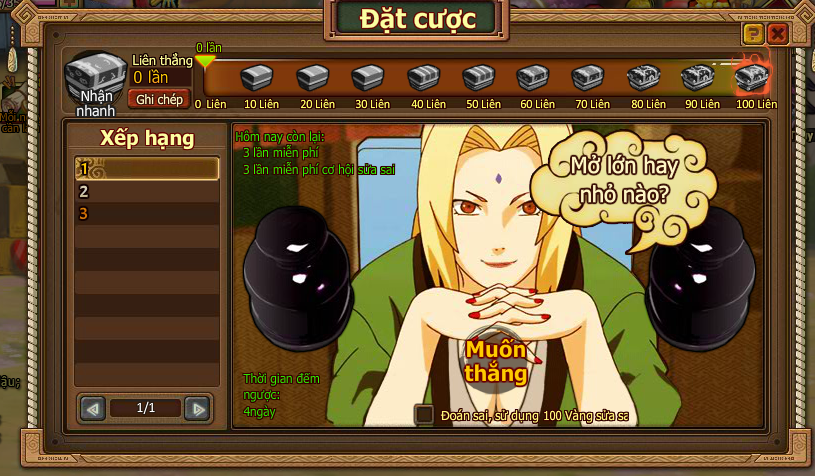Click the Muốn thắng button
This screenshot has width=815, height=476.
[x=495, y=360]
